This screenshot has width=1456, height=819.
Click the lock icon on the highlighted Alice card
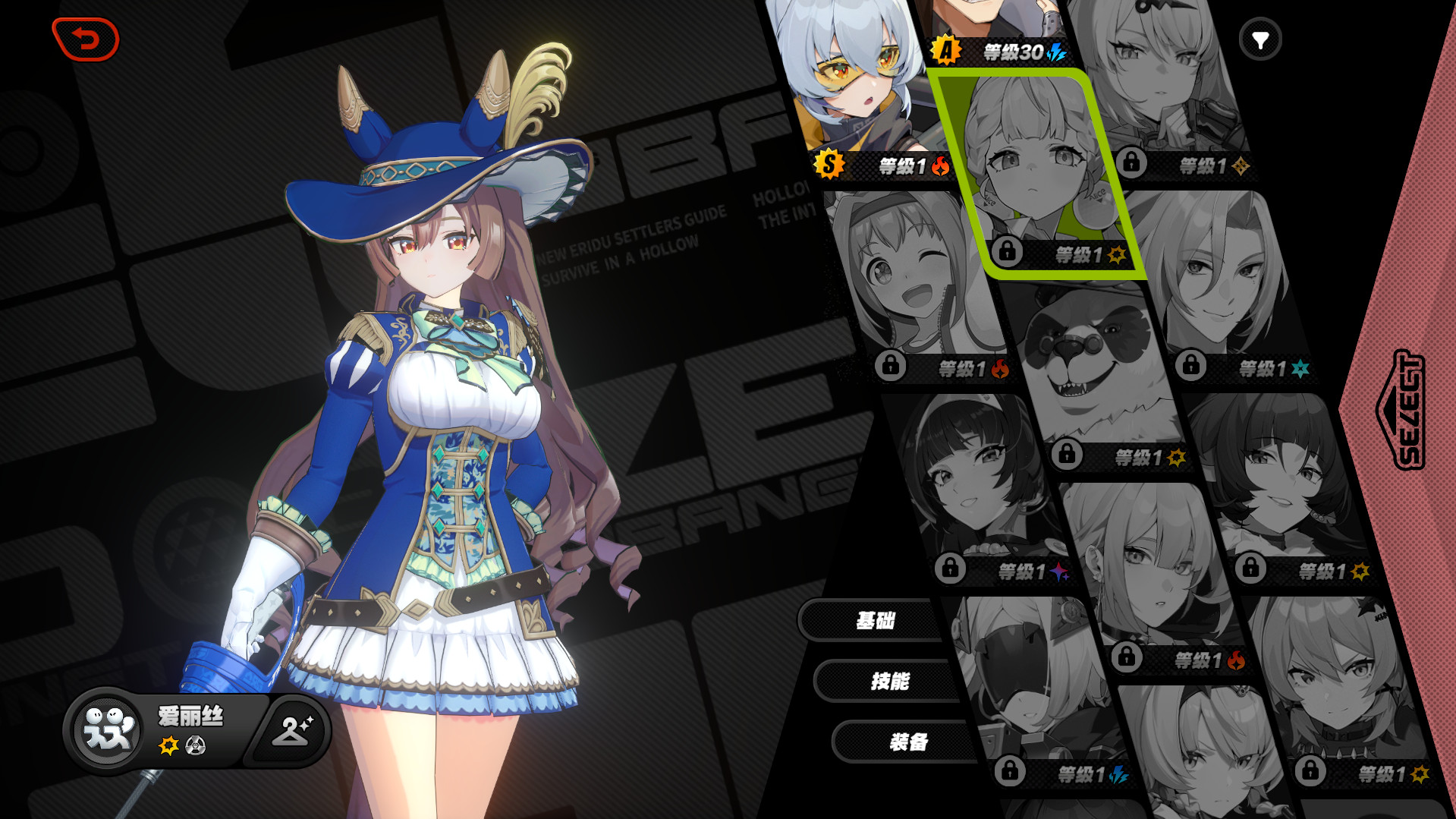click(1007, 253)
